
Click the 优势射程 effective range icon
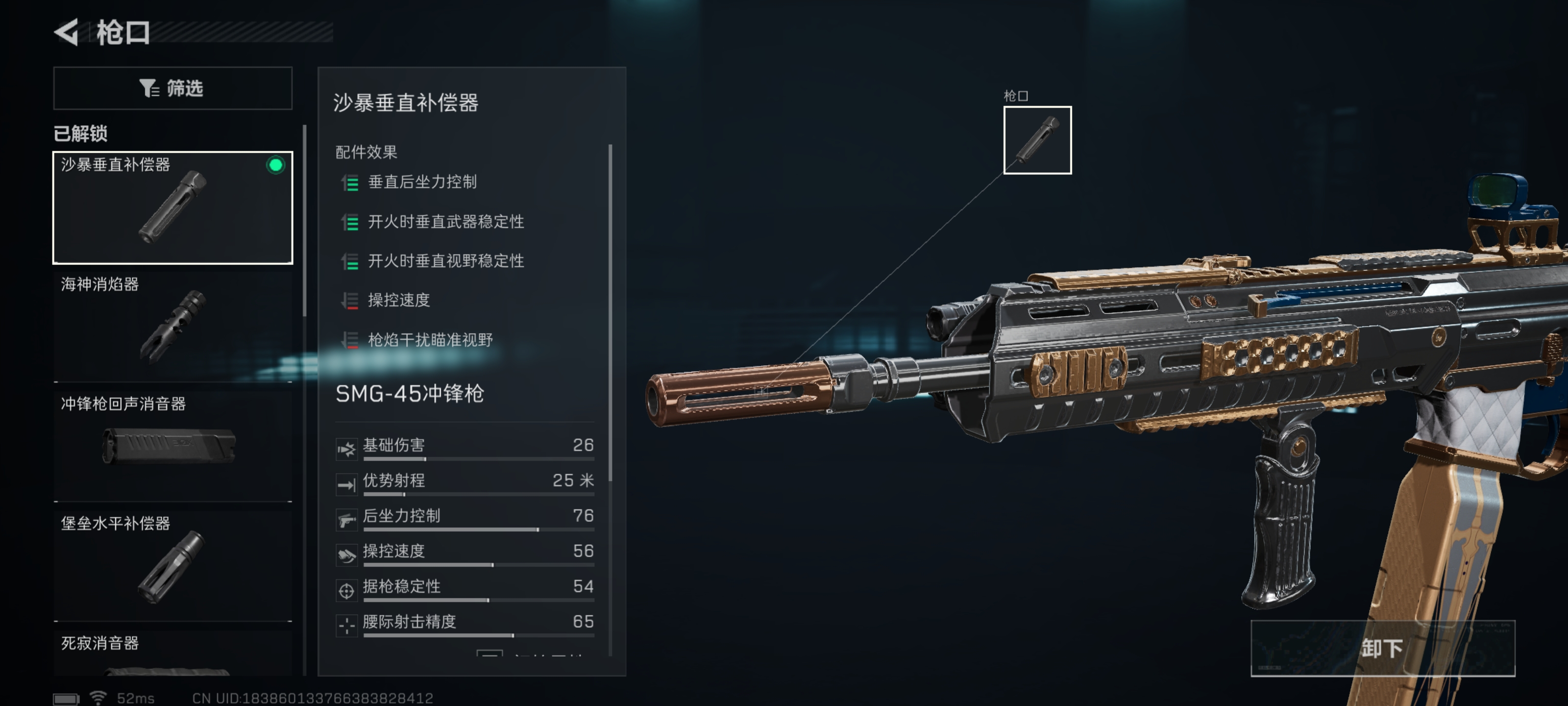point(346,485)
